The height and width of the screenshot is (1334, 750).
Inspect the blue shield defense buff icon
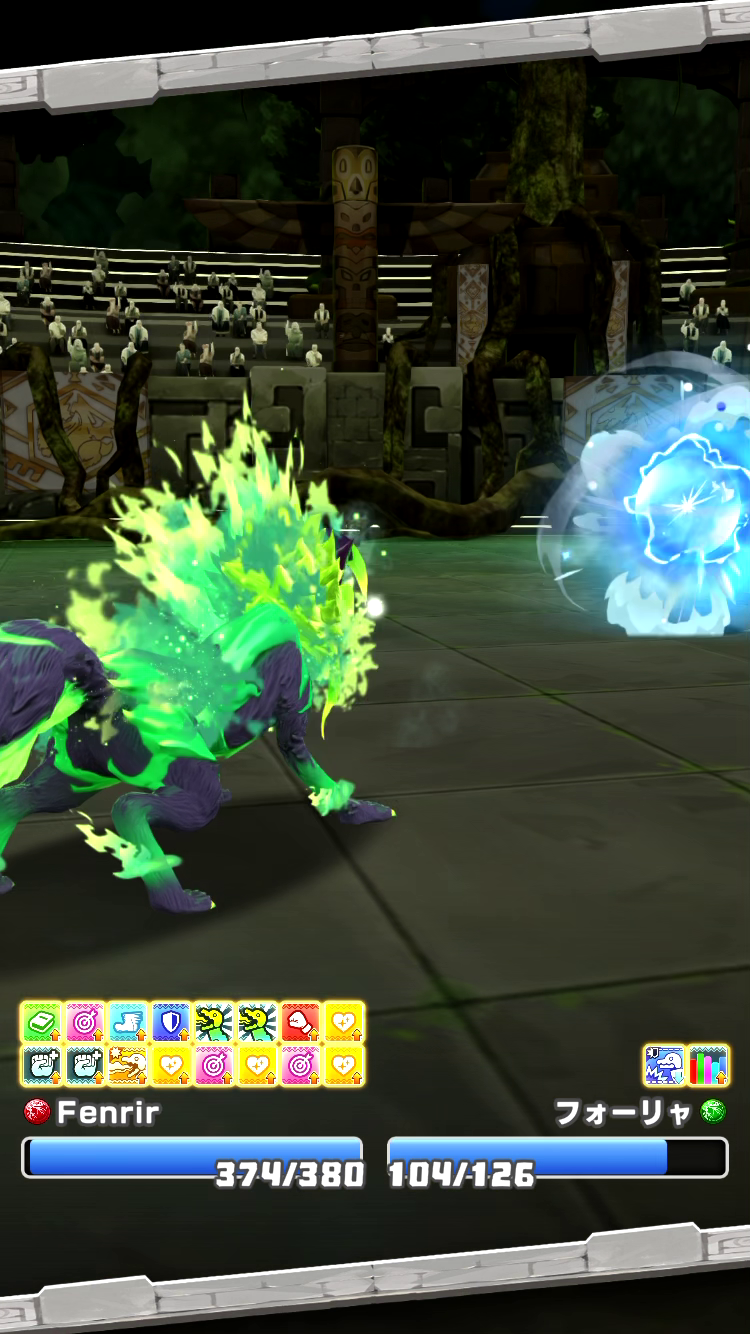tap(171, 1021)
